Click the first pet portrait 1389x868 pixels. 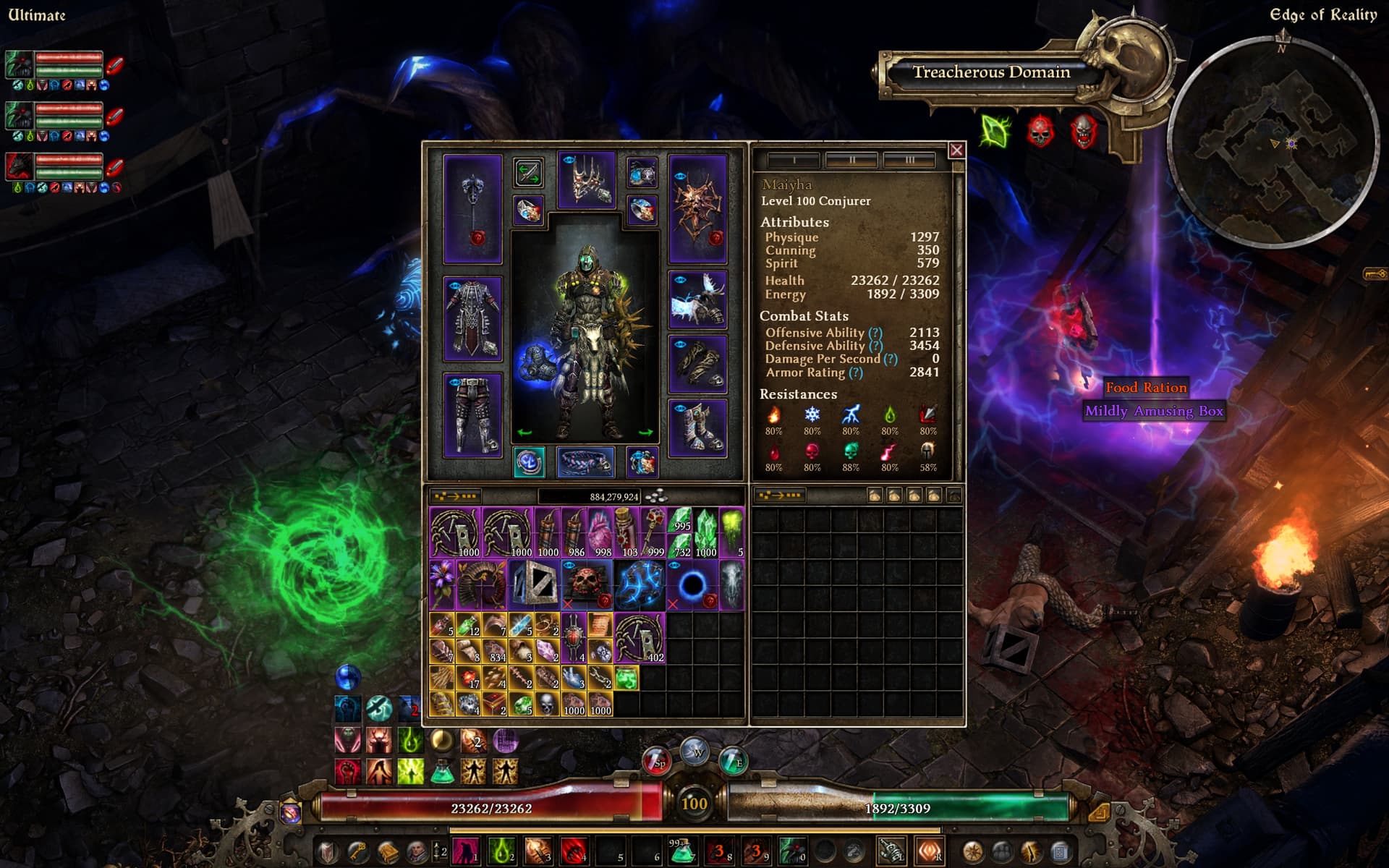tap(20, 65)
